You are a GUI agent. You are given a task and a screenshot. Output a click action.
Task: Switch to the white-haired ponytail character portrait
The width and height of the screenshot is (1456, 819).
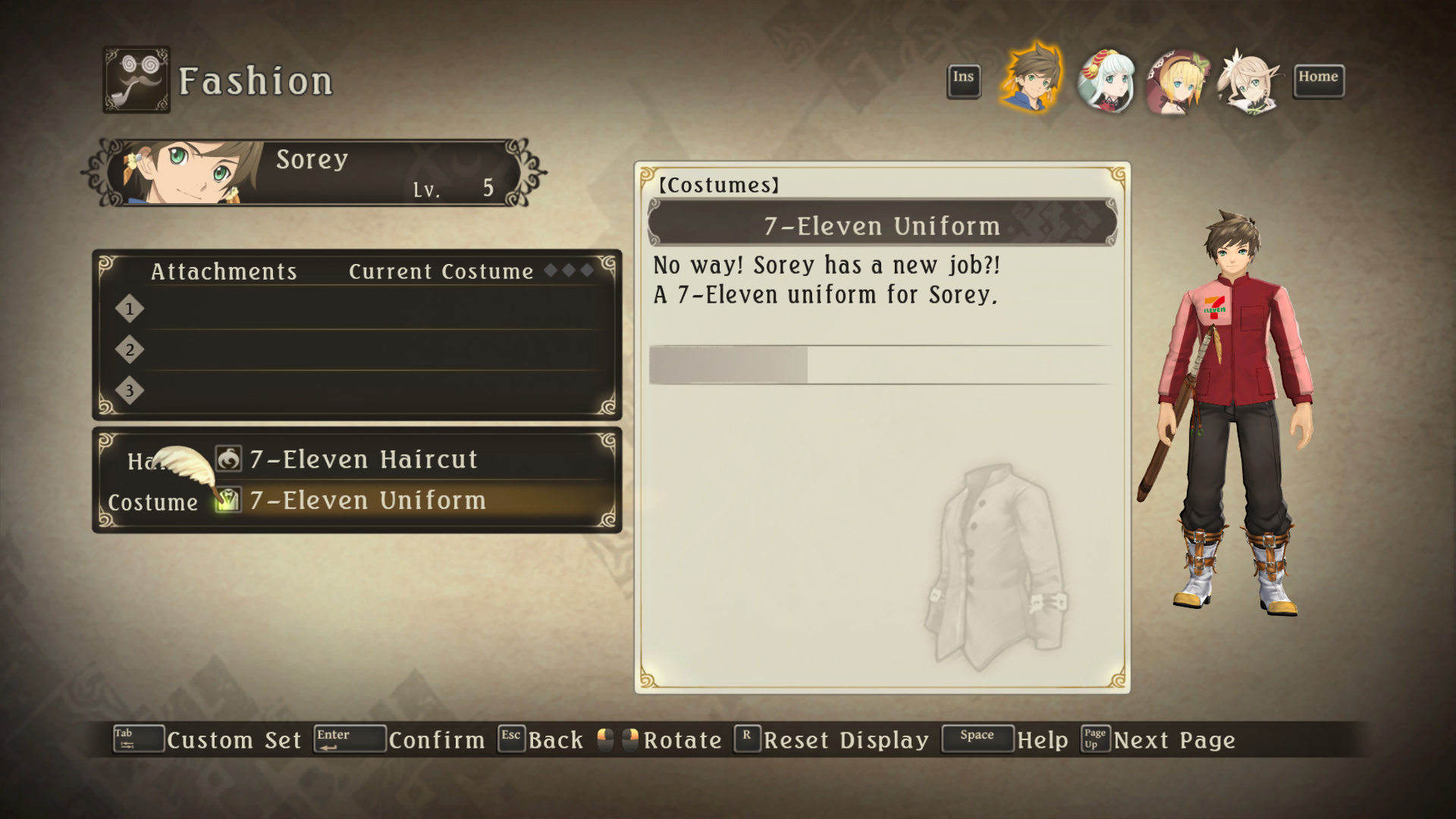pos(1248,82)
